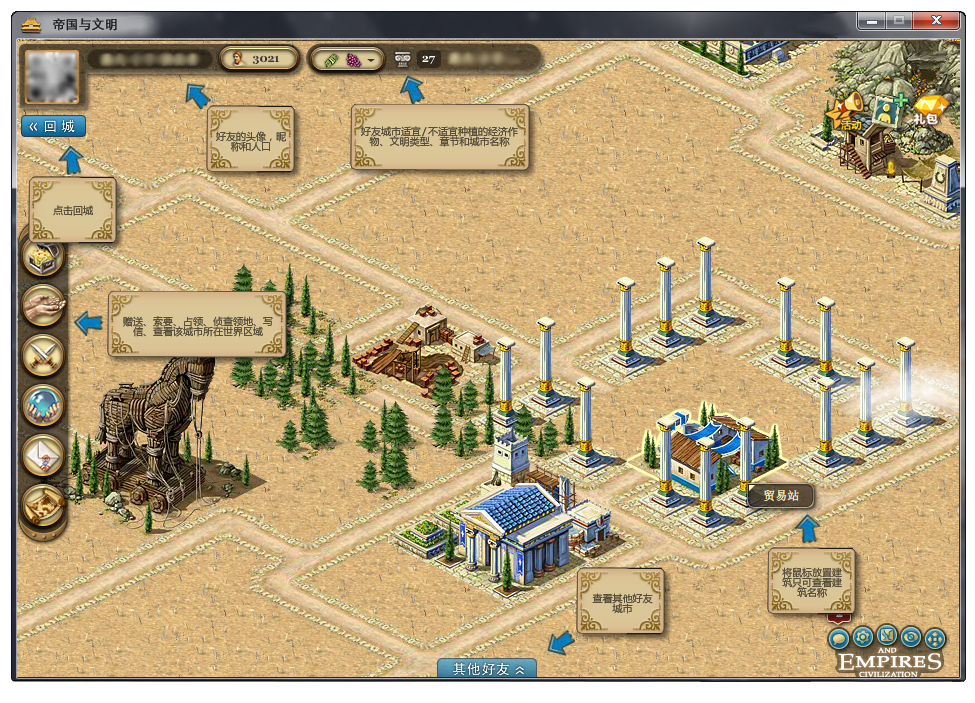Open the gear settings button
The width and height of the screenshot is (975, 703).
pyautogui.click(x=862, y=636)
